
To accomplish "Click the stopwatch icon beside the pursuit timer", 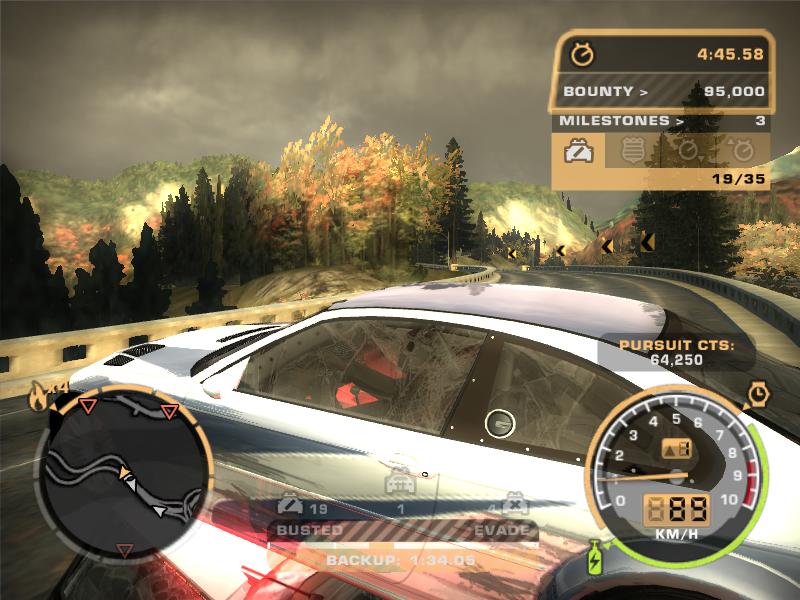I will pos(581,53).
